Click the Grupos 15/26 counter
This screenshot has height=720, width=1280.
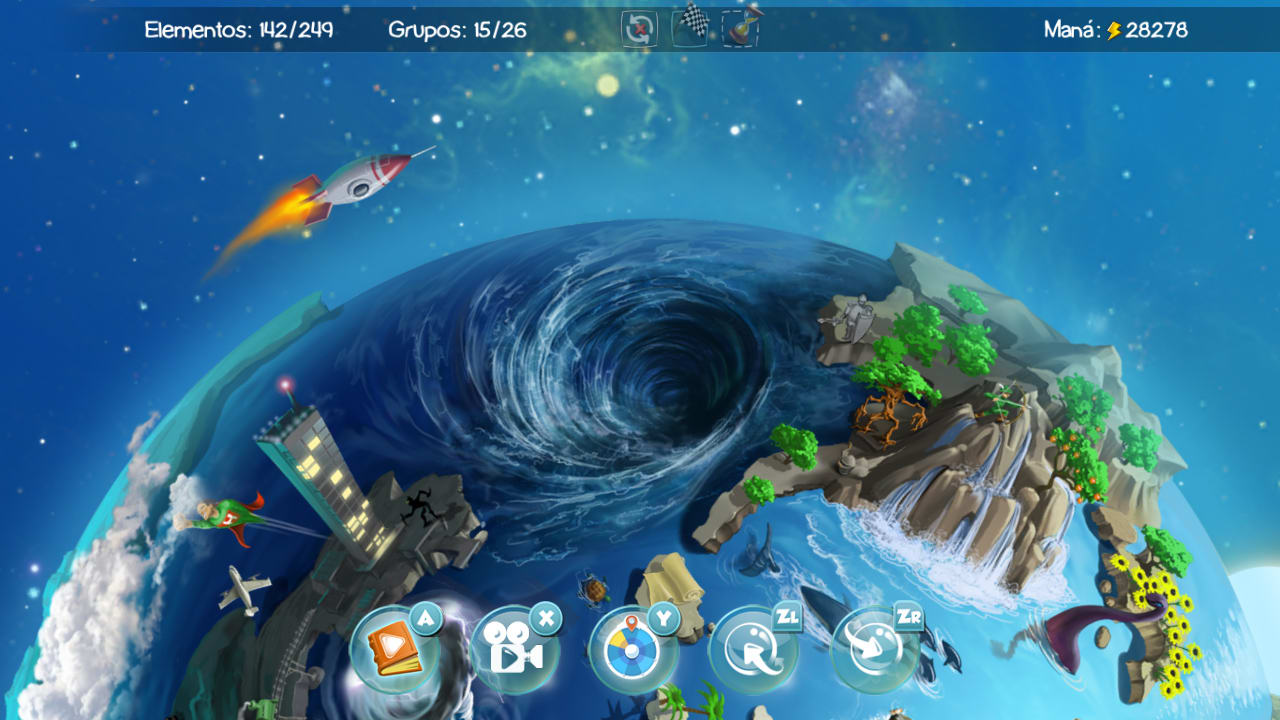tap(458, 29)
